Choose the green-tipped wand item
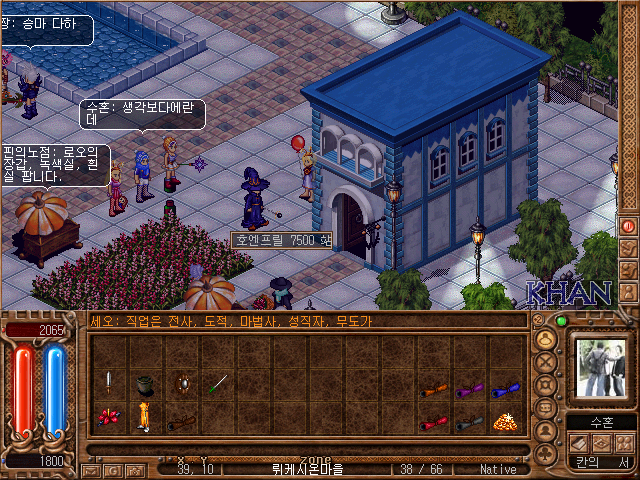 (218, 383)
